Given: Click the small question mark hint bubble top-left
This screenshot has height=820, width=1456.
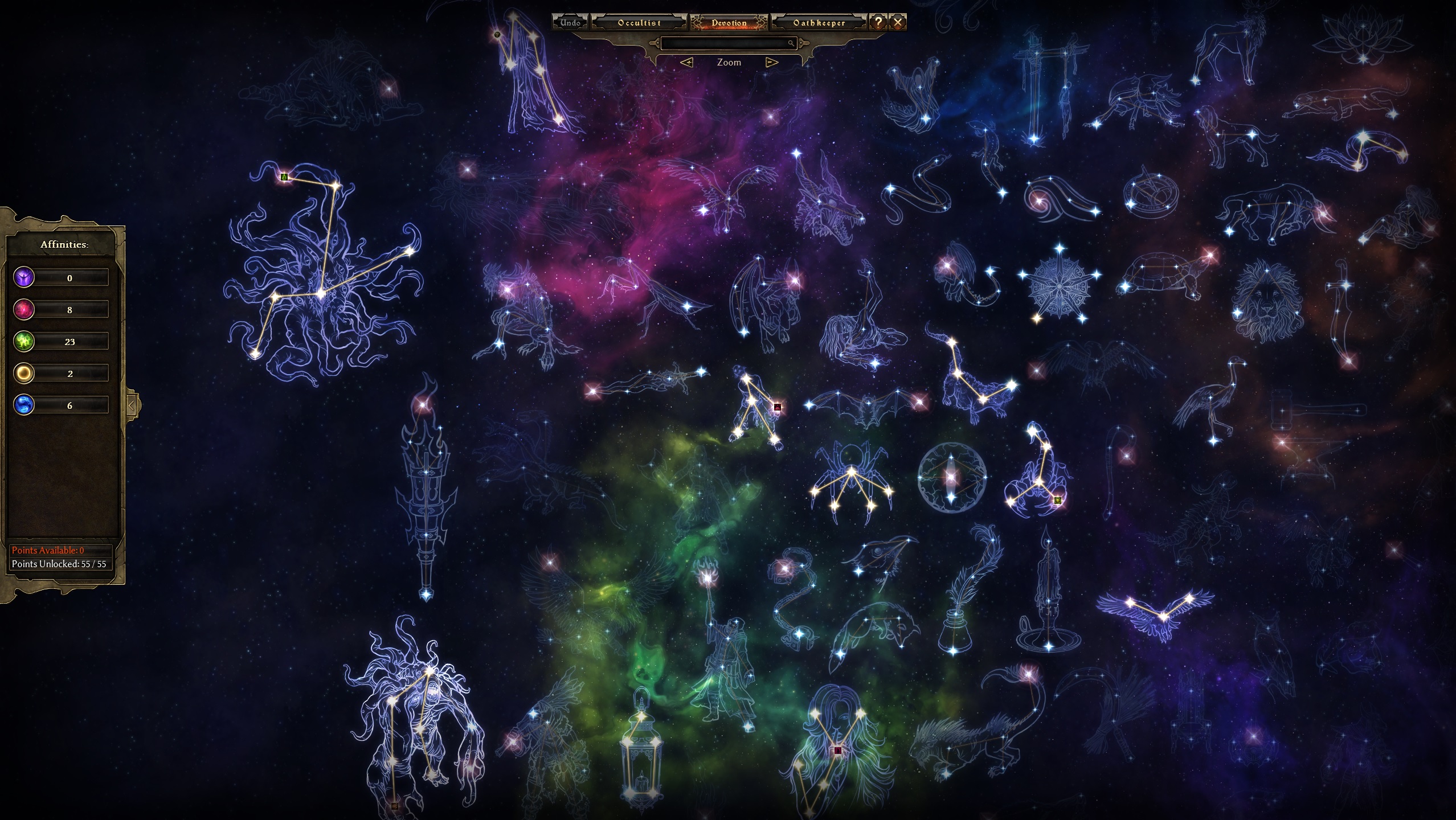Looking at the screenshot, I should pyautogui.click(x=498, y=34).
